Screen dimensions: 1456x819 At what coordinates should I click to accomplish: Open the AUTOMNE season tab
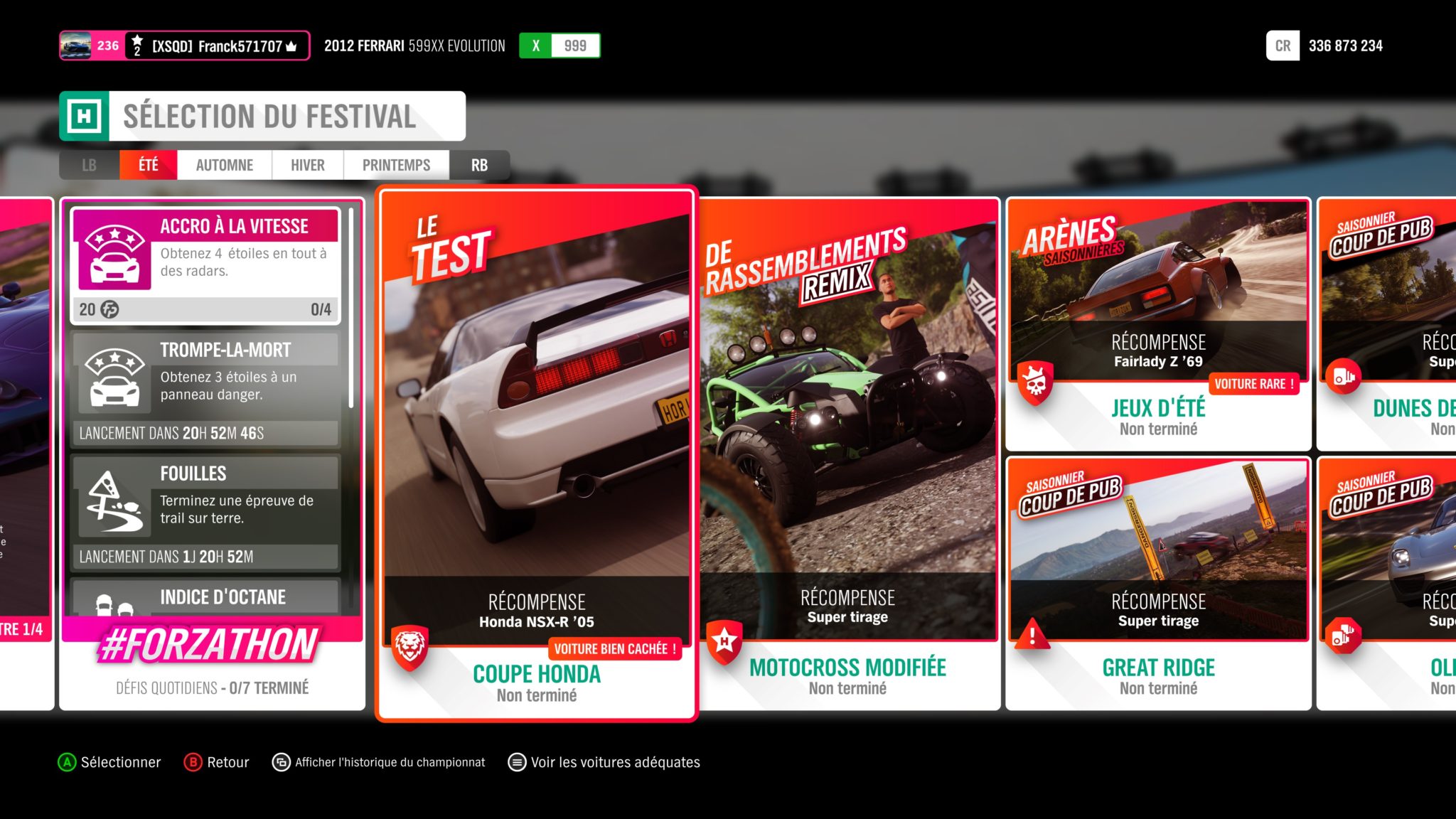[224, 165]
